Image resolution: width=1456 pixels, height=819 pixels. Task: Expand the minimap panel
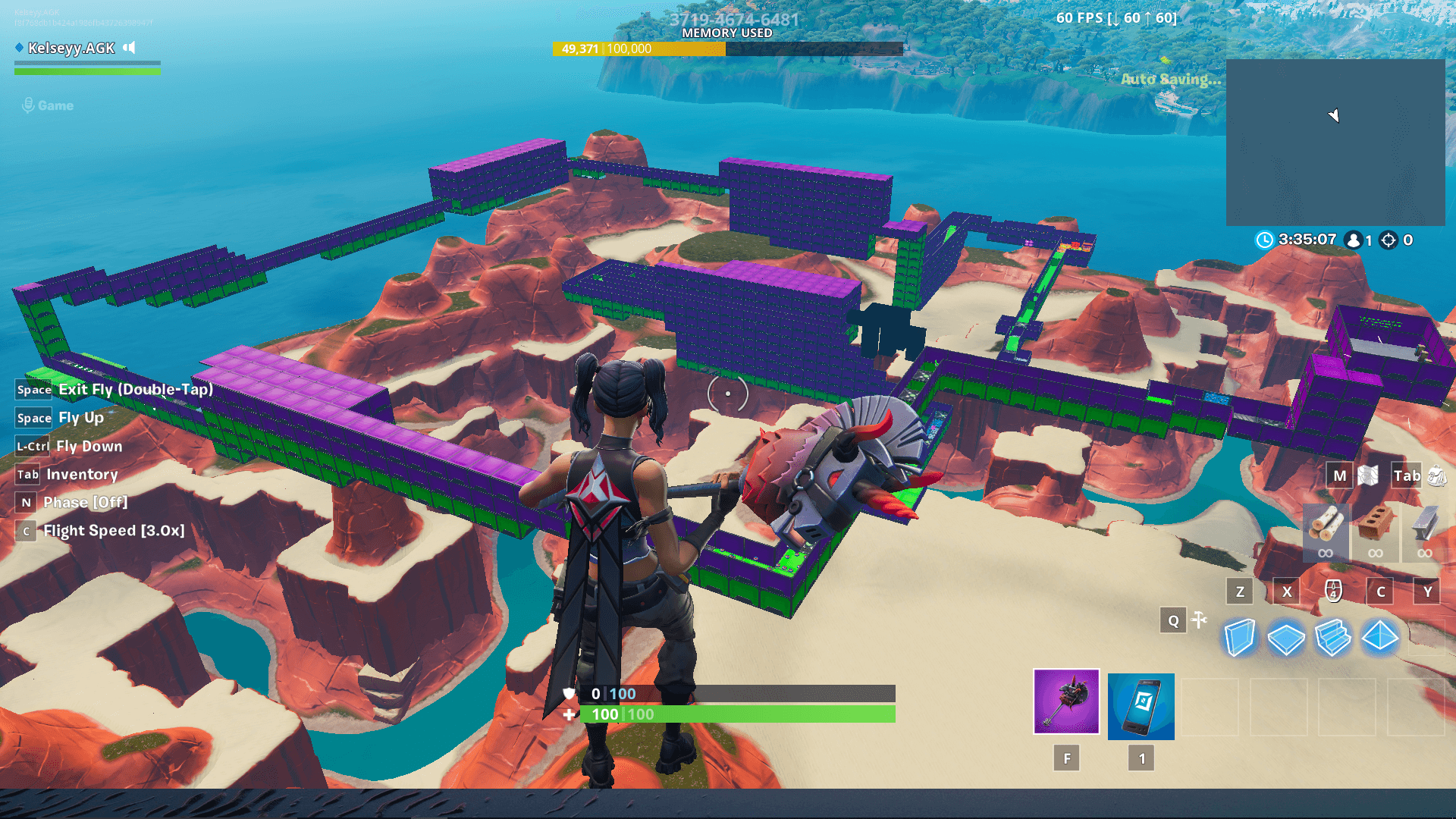point(1337,140)
